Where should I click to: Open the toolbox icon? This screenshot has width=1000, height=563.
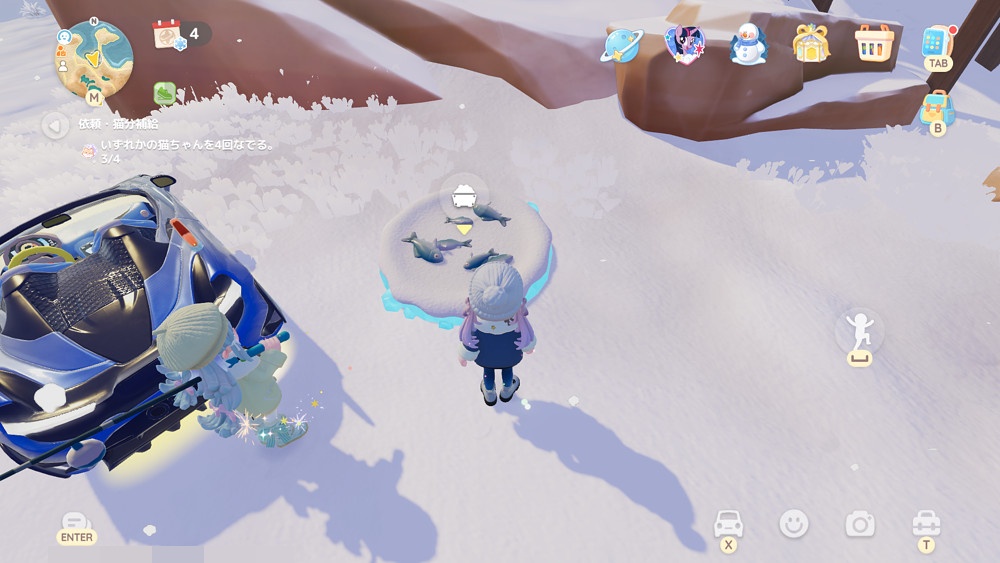tap(926, 523)
